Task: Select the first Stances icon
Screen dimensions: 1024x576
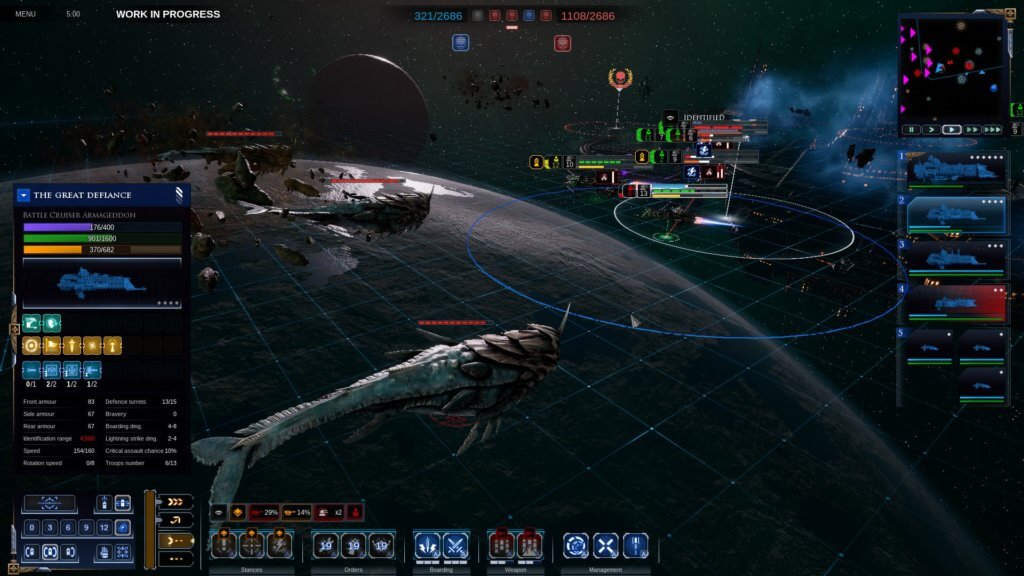Action: pos(224,545)
